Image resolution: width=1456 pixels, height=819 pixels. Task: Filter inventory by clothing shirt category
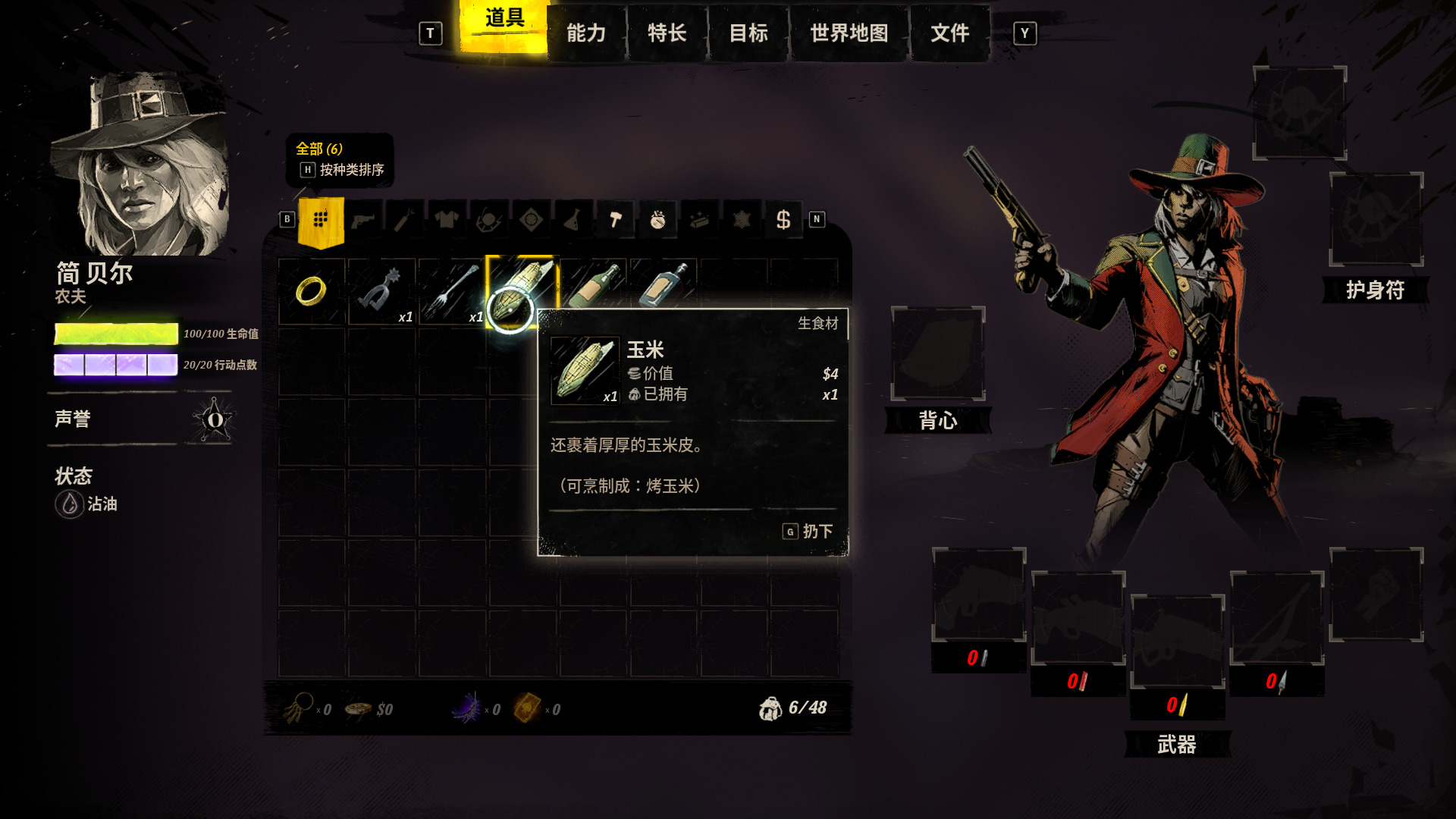tap(447, 220)
